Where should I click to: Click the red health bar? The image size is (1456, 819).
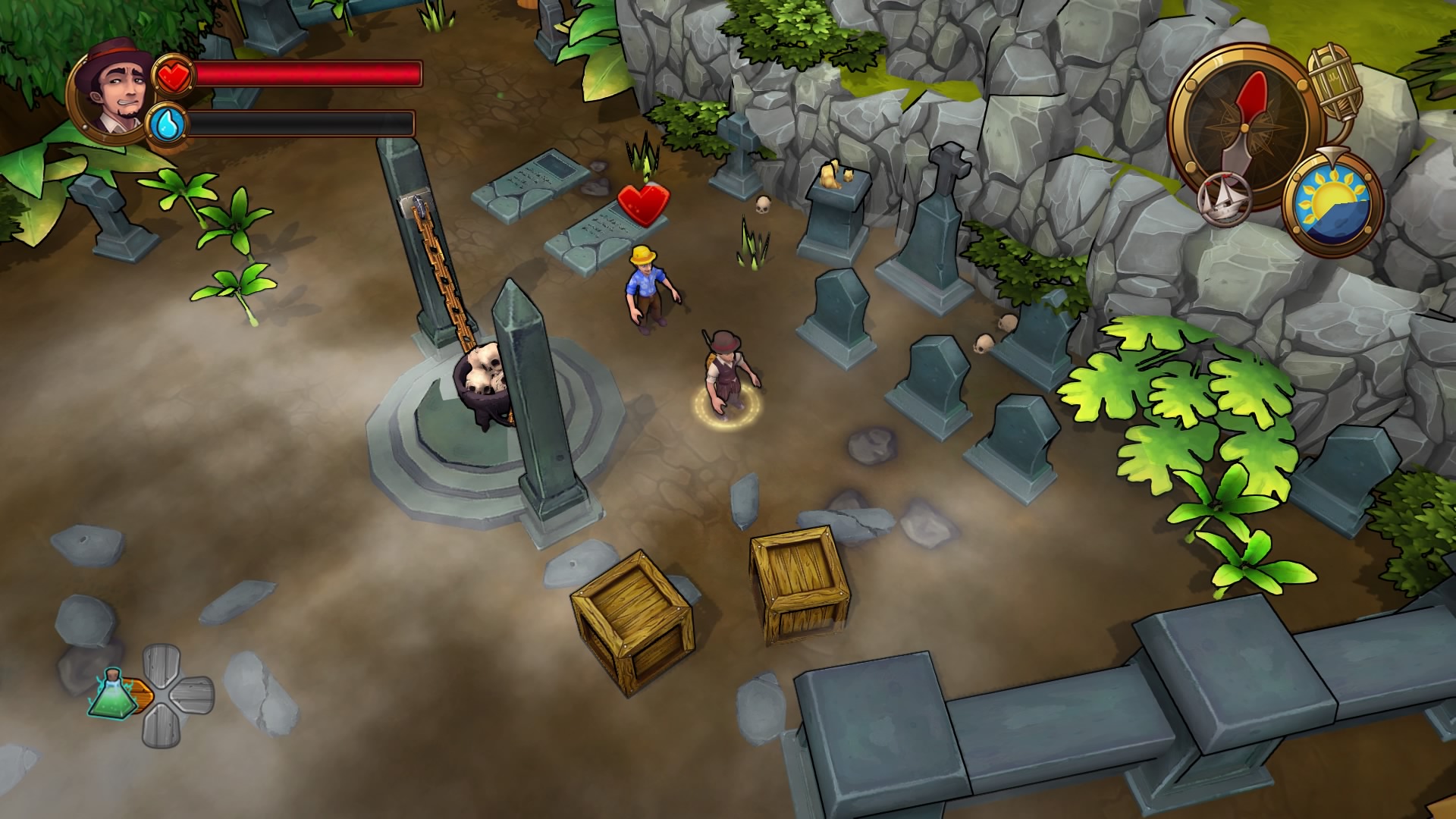coord(303,73)
